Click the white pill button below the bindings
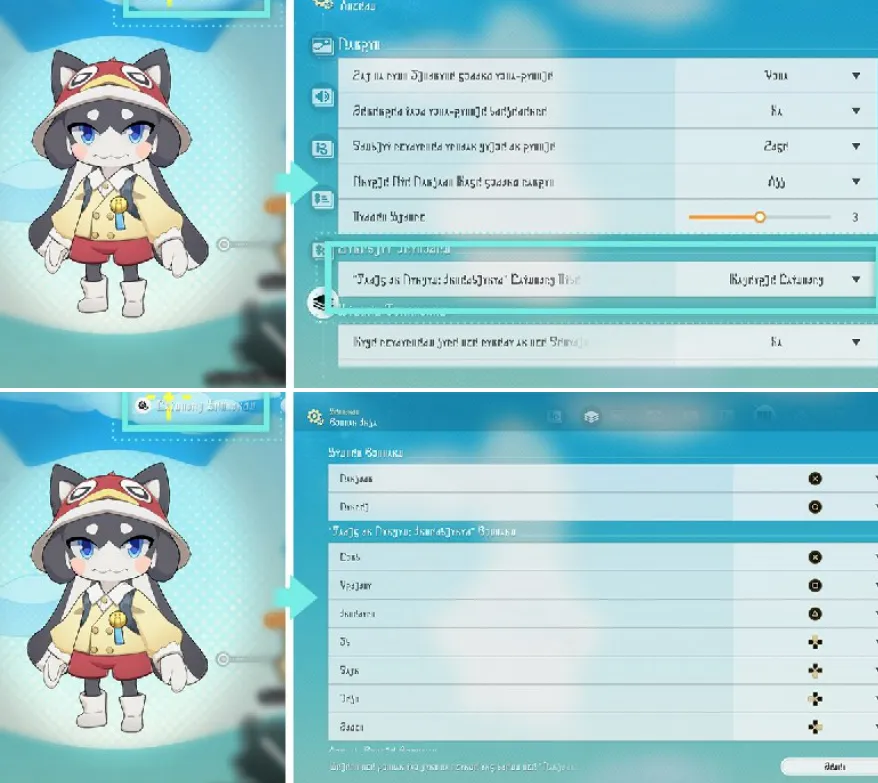 (830, 767)
